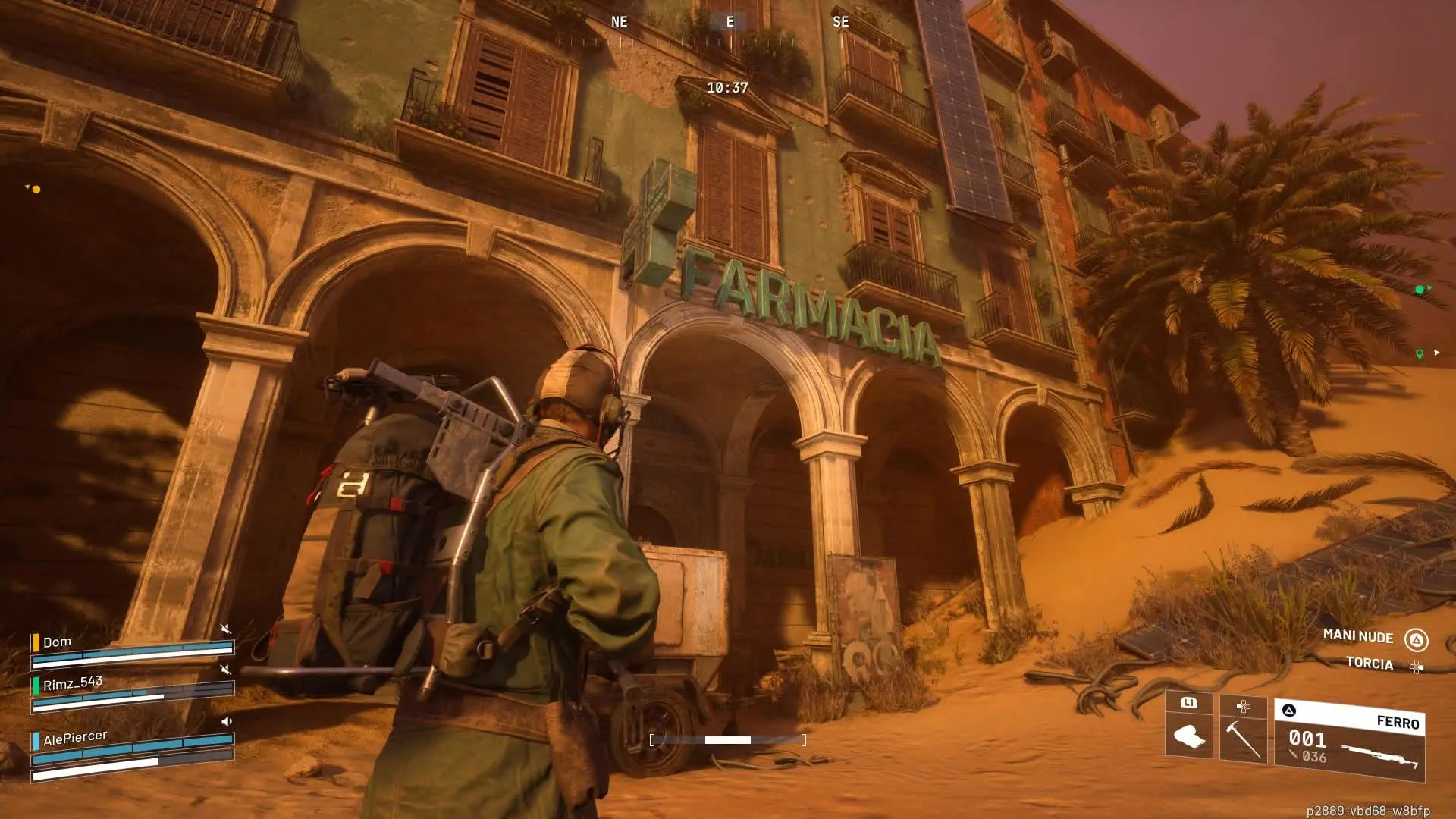Viewport: 1456px width, 819px height.
Task: Select teammate Dom's name
Action: coord(57,642)
